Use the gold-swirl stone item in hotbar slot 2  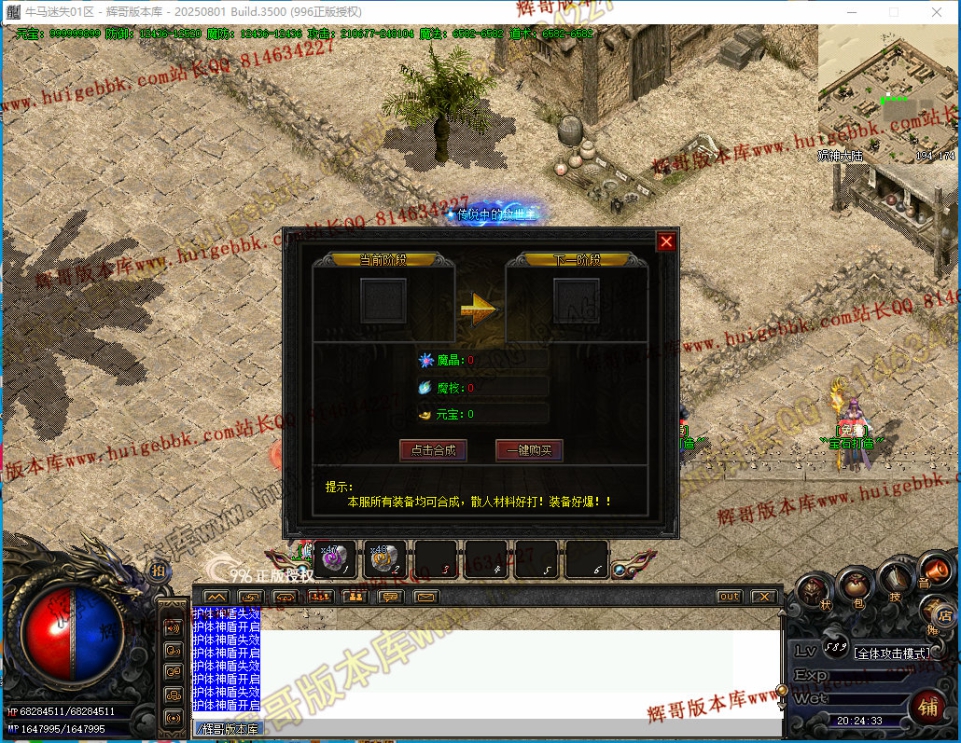click(384, 560)
